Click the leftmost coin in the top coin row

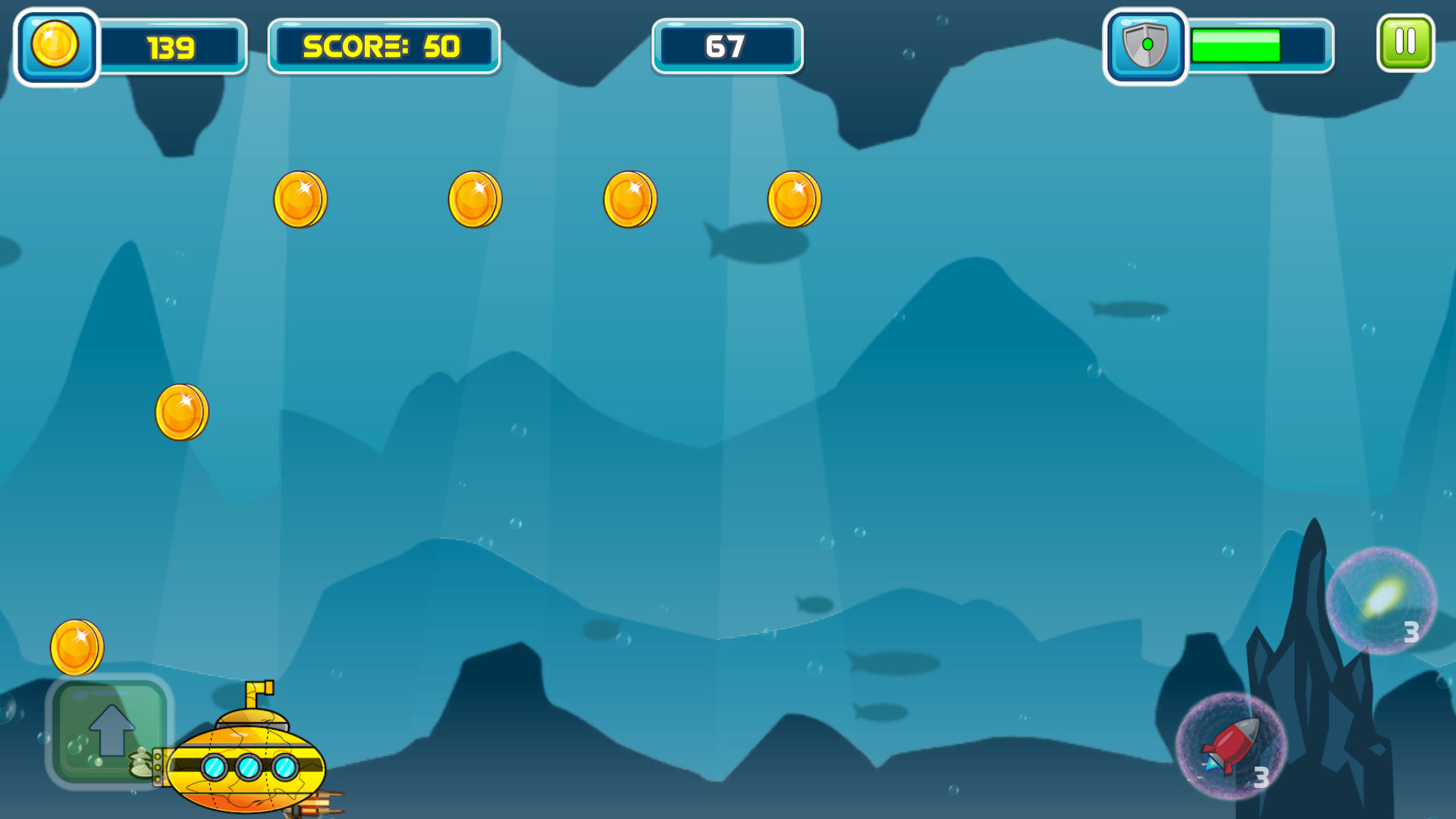298,199
